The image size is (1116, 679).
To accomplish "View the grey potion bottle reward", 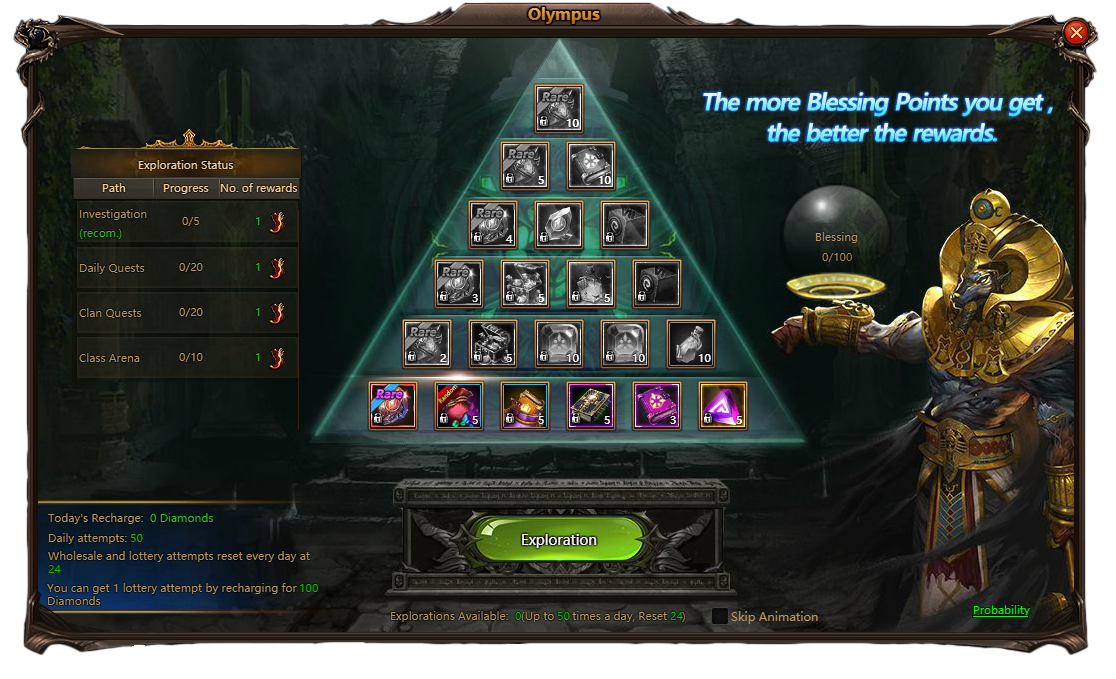I will (x=691, y=343).
